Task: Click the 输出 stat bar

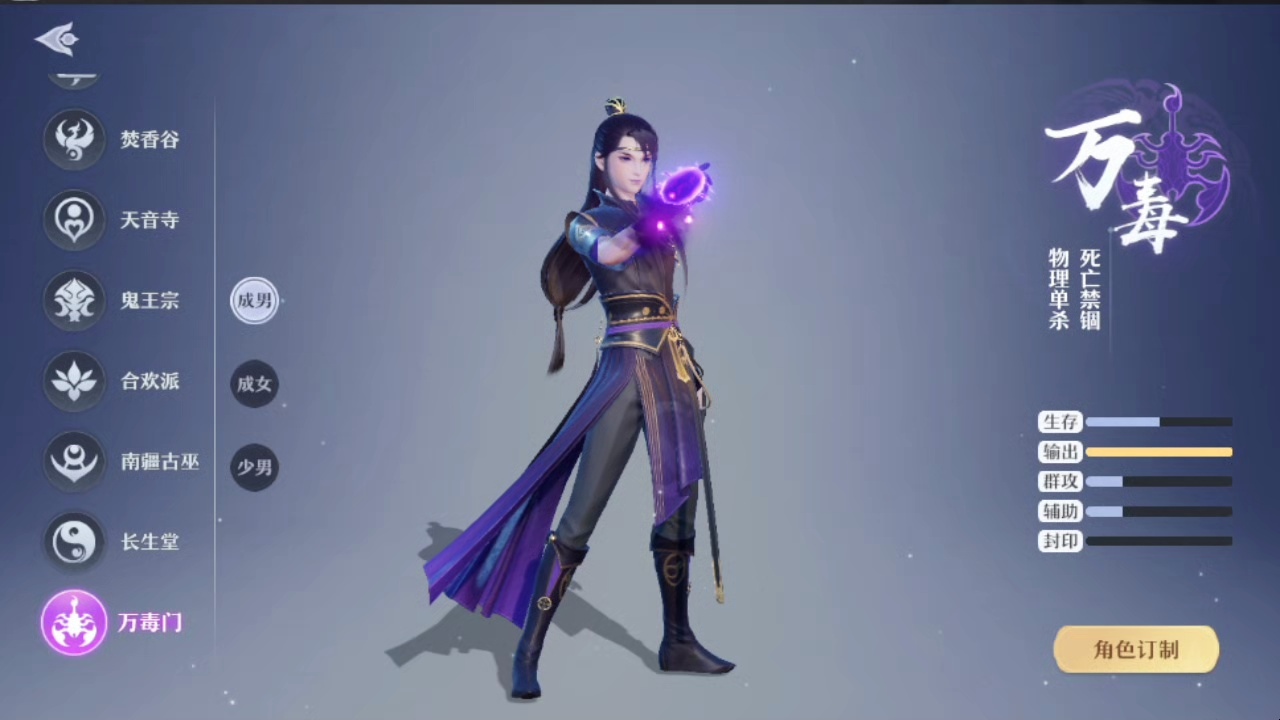Action: point(1160,452)
